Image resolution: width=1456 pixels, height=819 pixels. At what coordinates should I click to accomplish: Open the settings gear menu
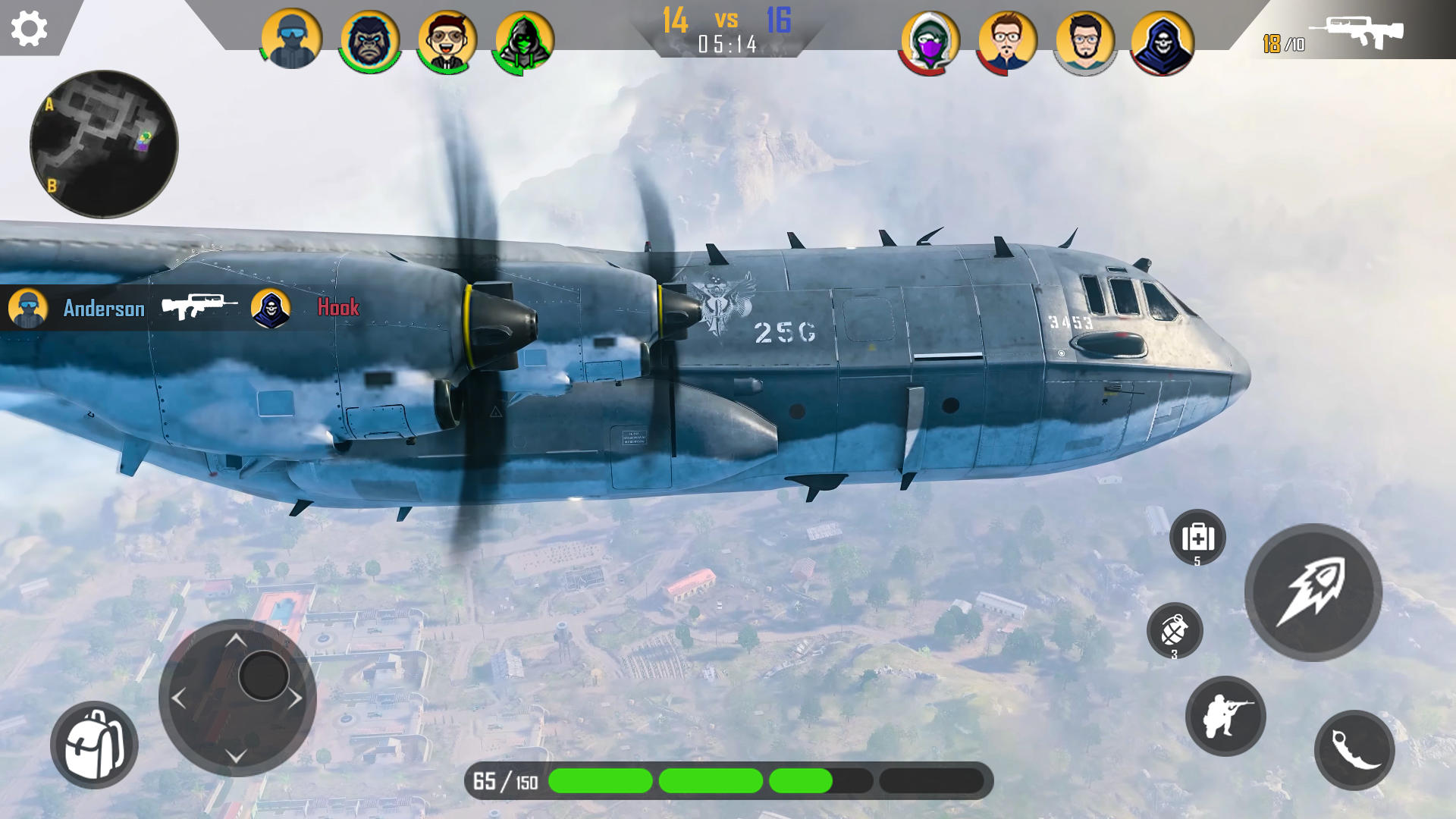point(29,29)
